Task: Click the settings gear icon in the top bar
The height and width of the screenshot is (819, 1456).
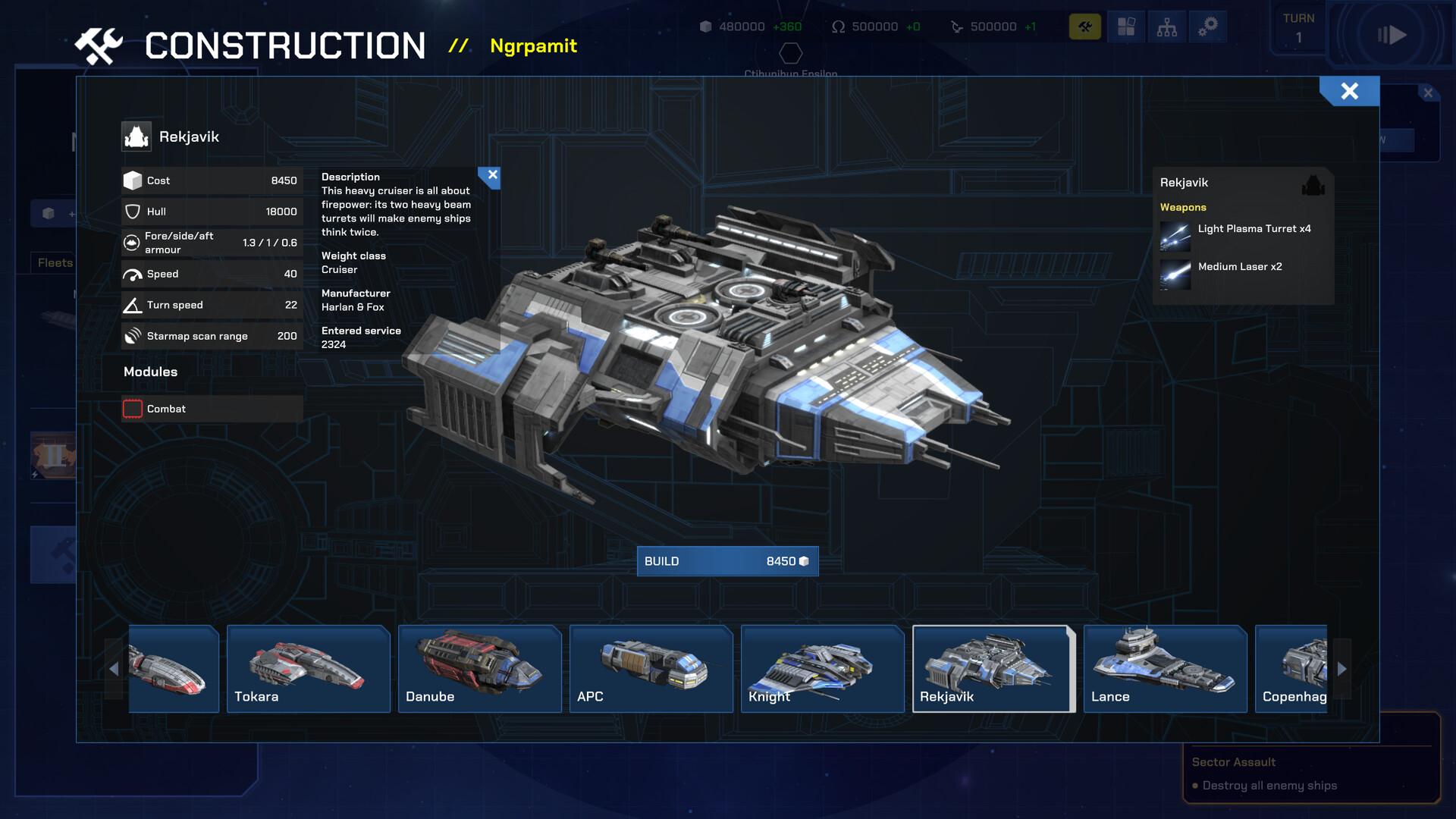Action: tap(1207, 26)
